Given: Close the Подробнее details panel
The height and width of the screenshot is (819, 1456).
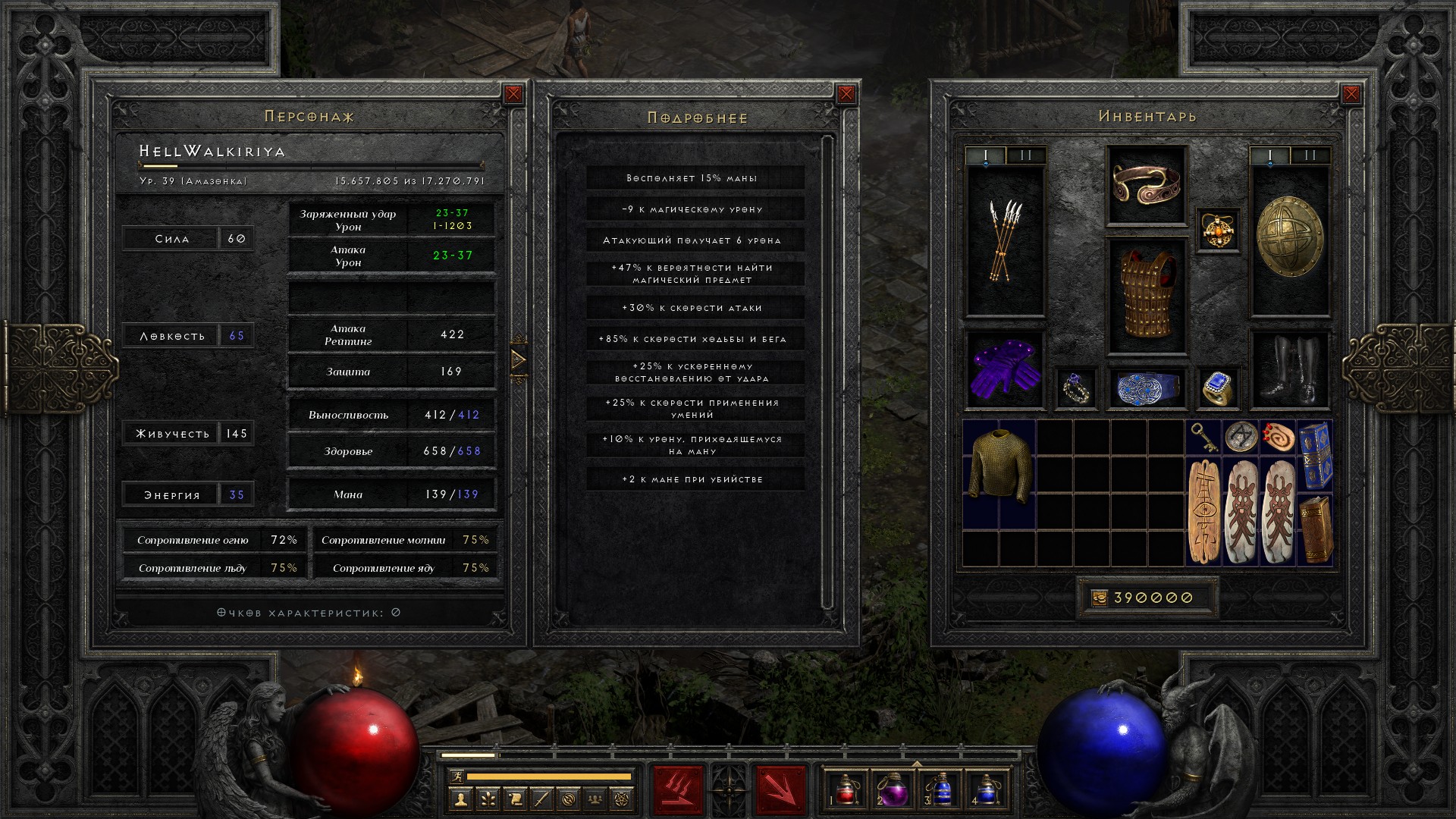Looking at the screenshot, I should pyautogui.click(x=846, y=94).
